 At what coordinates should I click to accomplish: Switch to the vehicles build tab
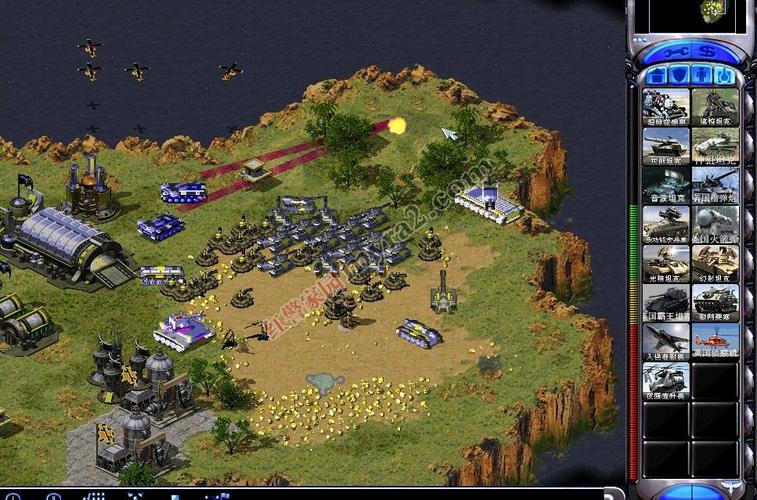tap(723, 76)
